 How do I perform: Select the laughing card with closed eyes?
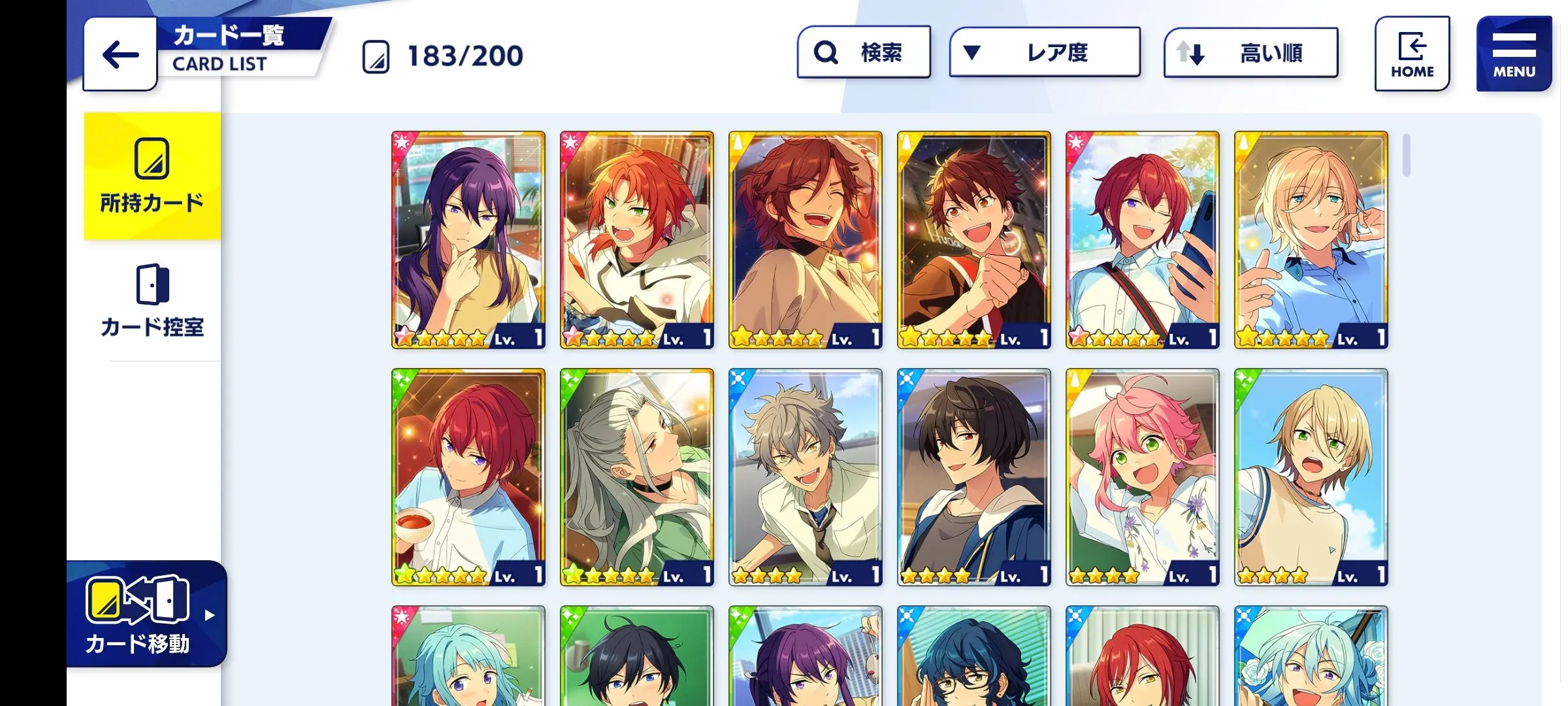(805, 239)
